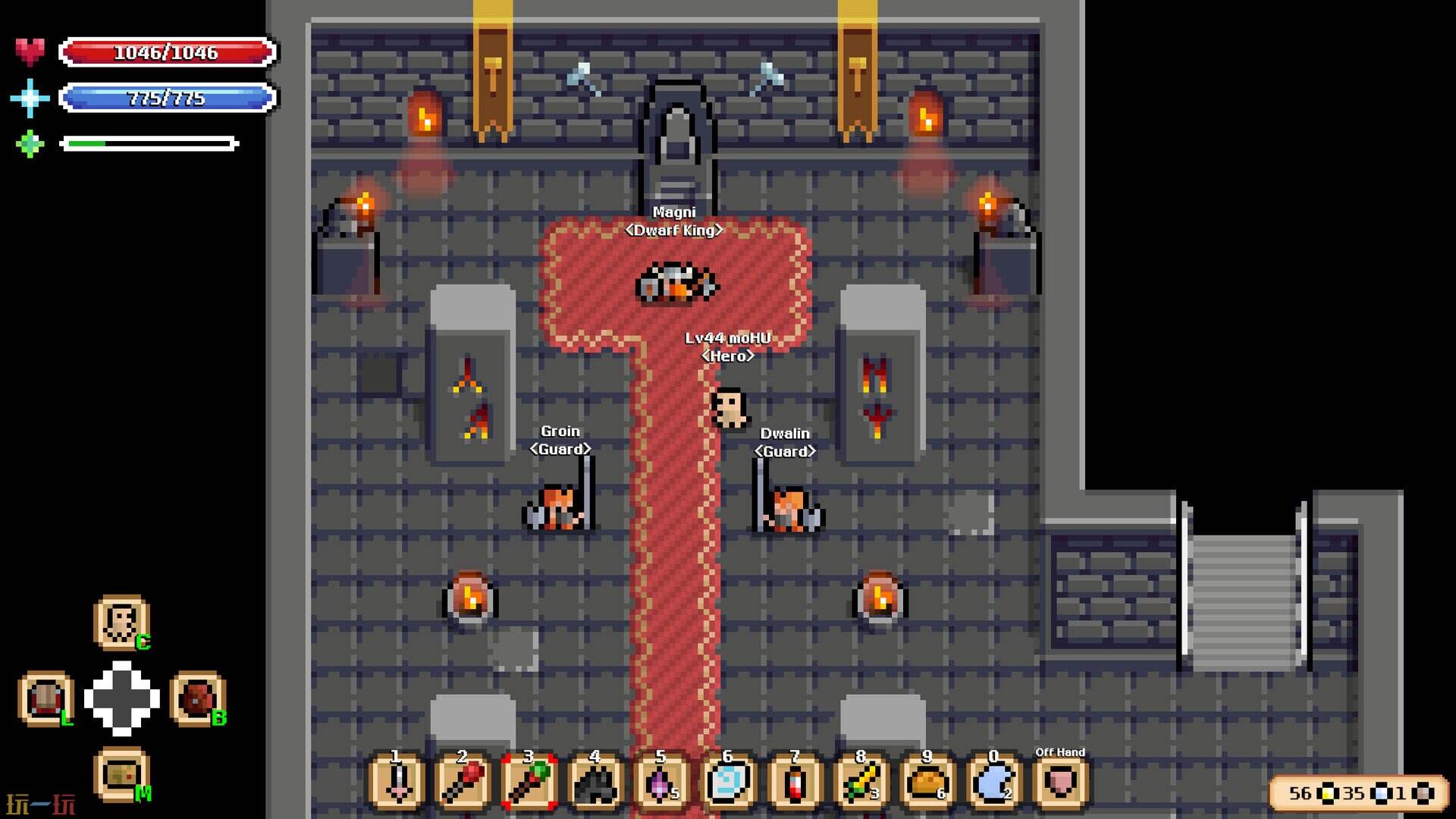Screen dimensions: 1456x819
Task: Select the sword in hotbar slot 1
Action: point(397,782)
